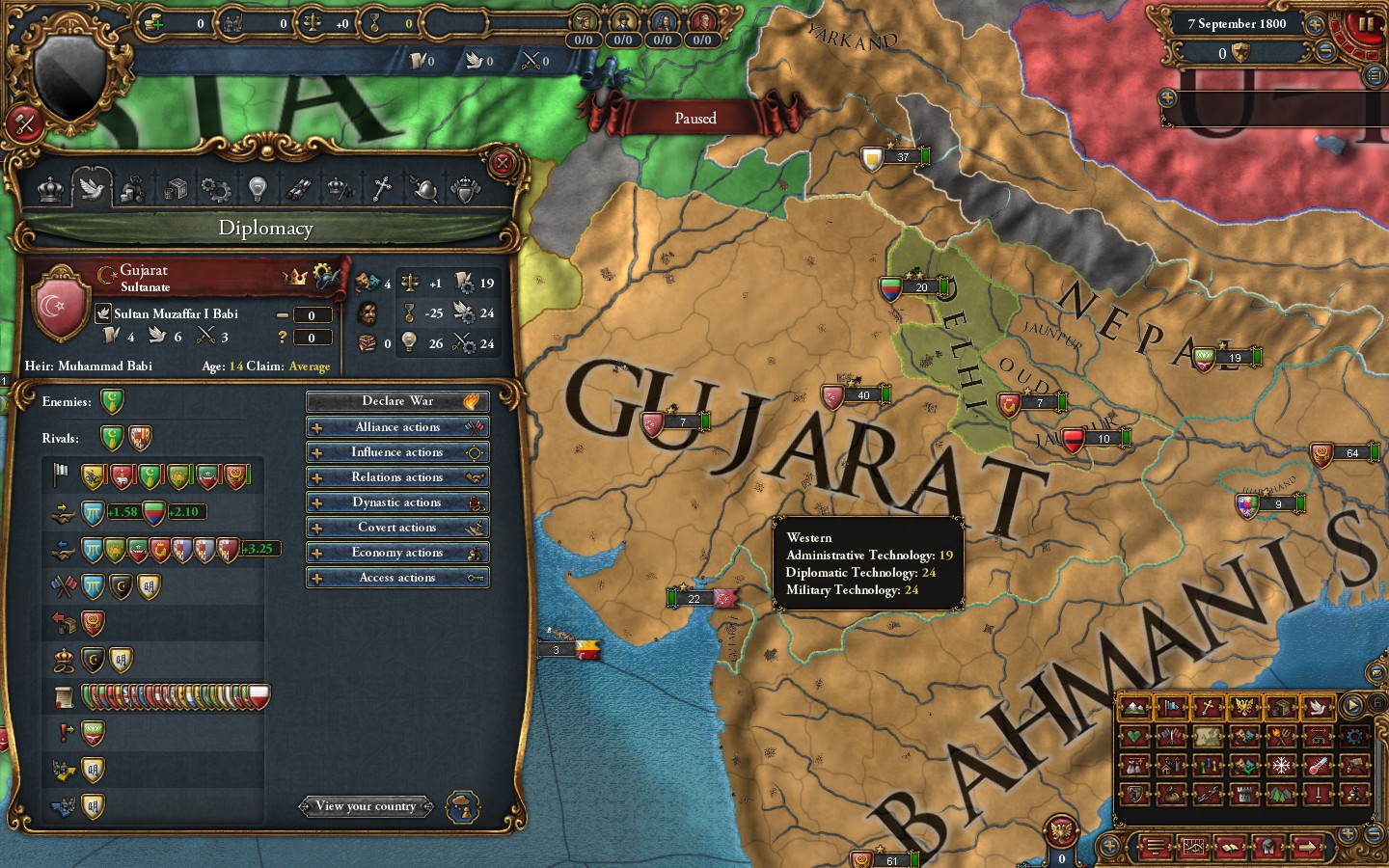Screen dimensions: 1389x868
Task: Open the advisor panel portrait icon
Action: (1266, 847)
